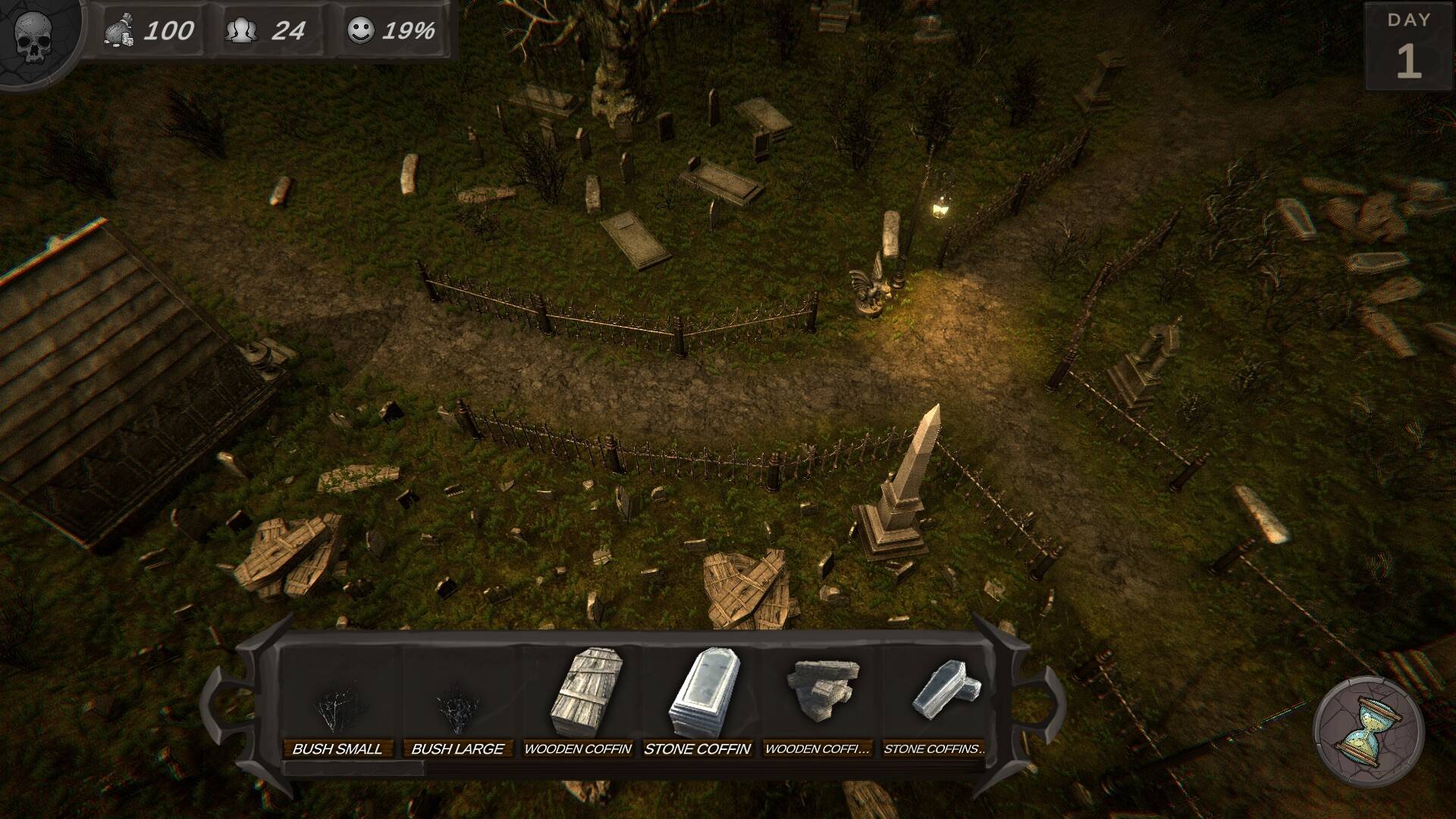Click the hourglass end-day button

coord(1369,730)
